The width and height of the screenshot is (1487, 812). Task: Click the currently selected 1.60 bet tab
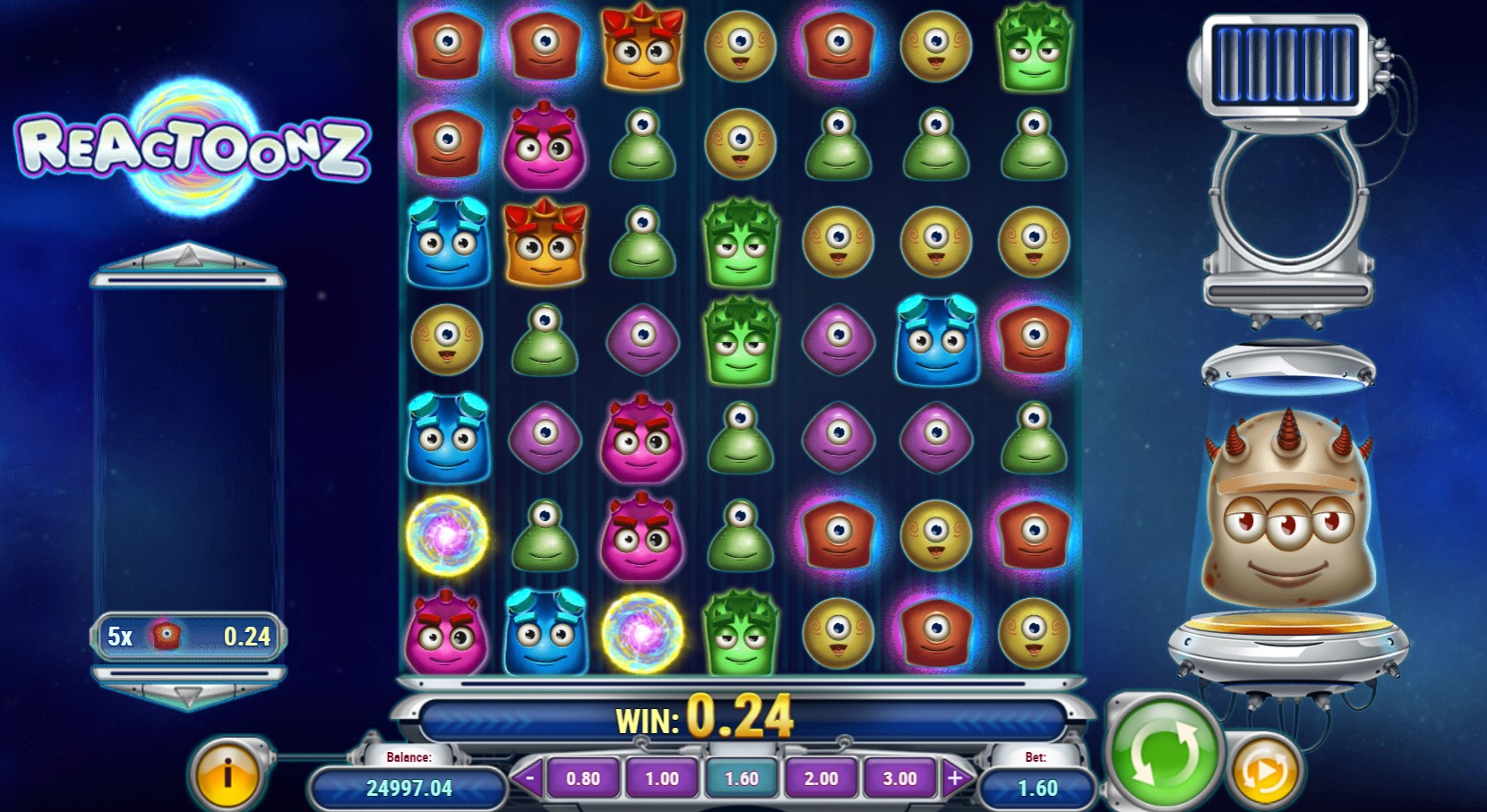click(741, 778)
